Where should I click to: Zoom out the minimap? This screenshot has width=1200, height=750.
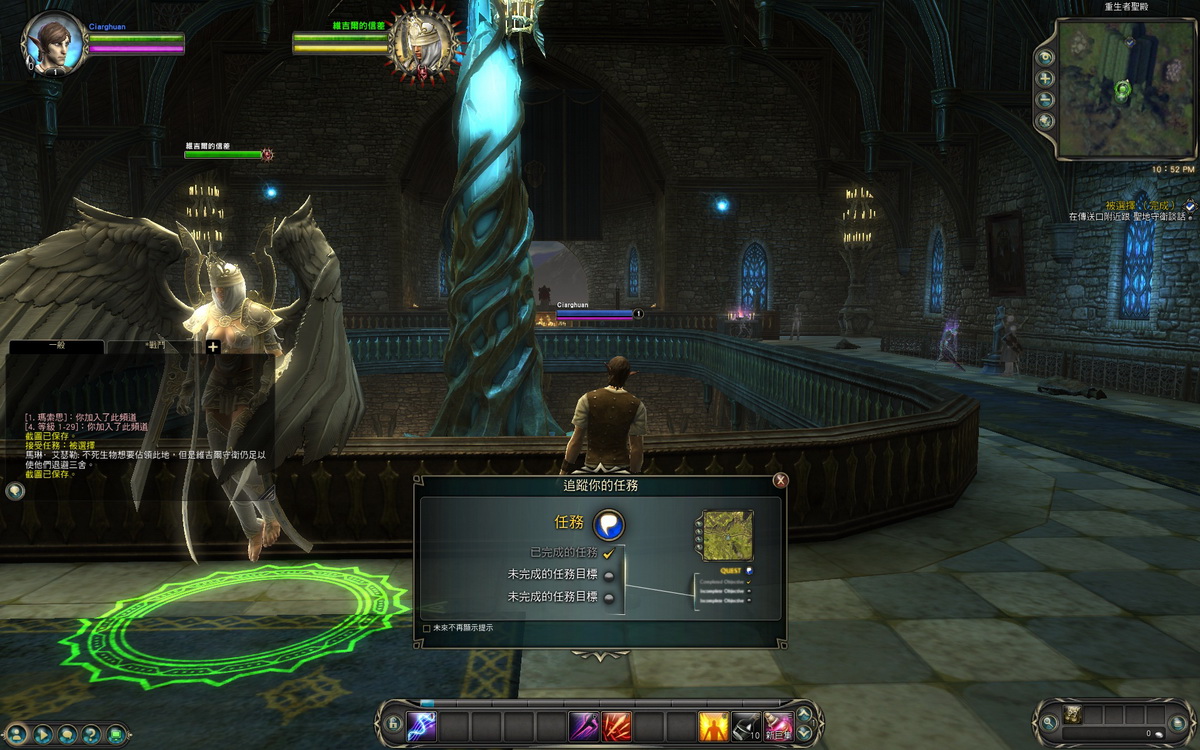click(x=1046, y=100)
